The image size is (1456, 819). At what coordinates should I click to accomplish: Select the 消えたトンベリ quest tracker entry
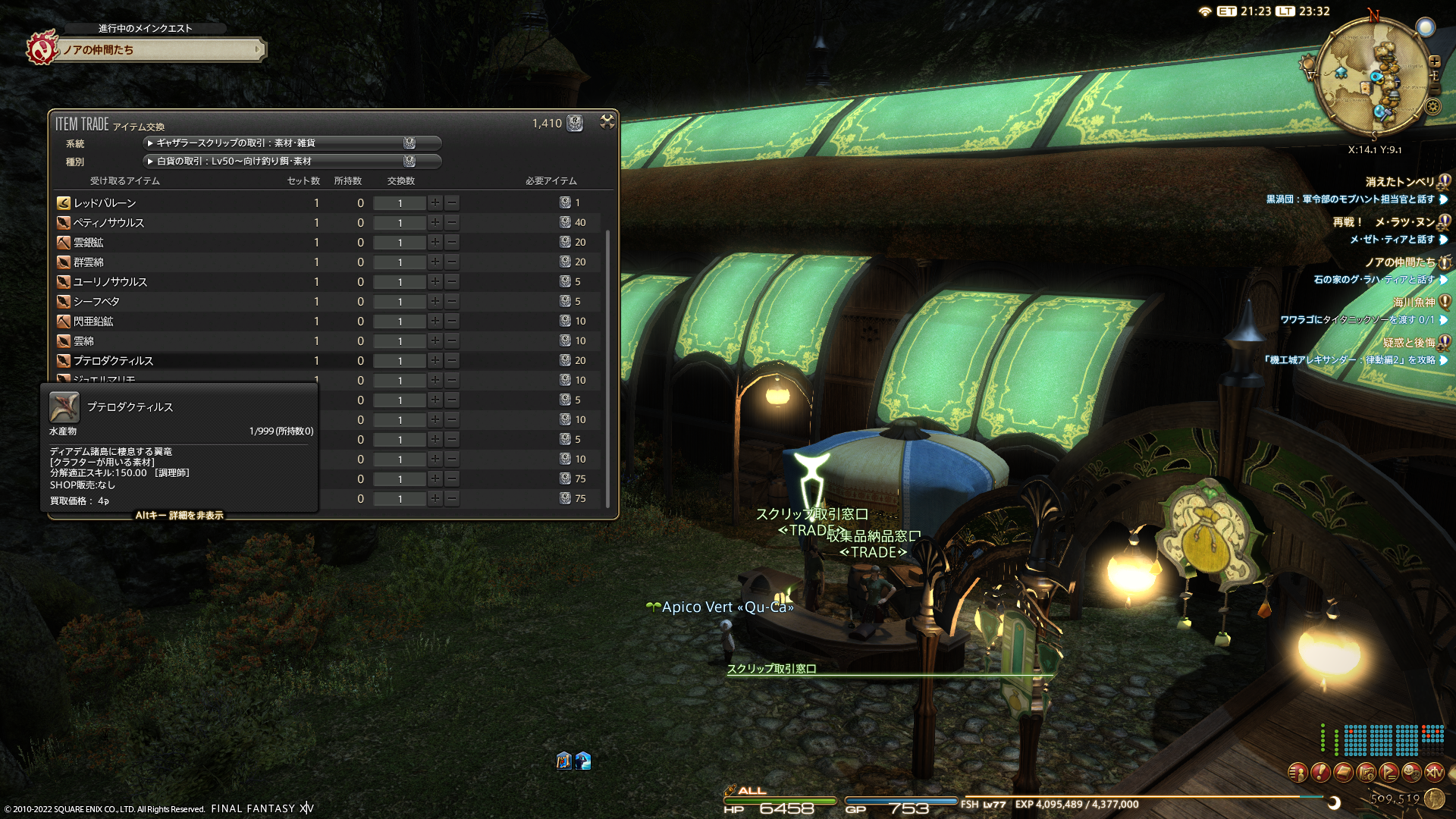[1400, 182]
